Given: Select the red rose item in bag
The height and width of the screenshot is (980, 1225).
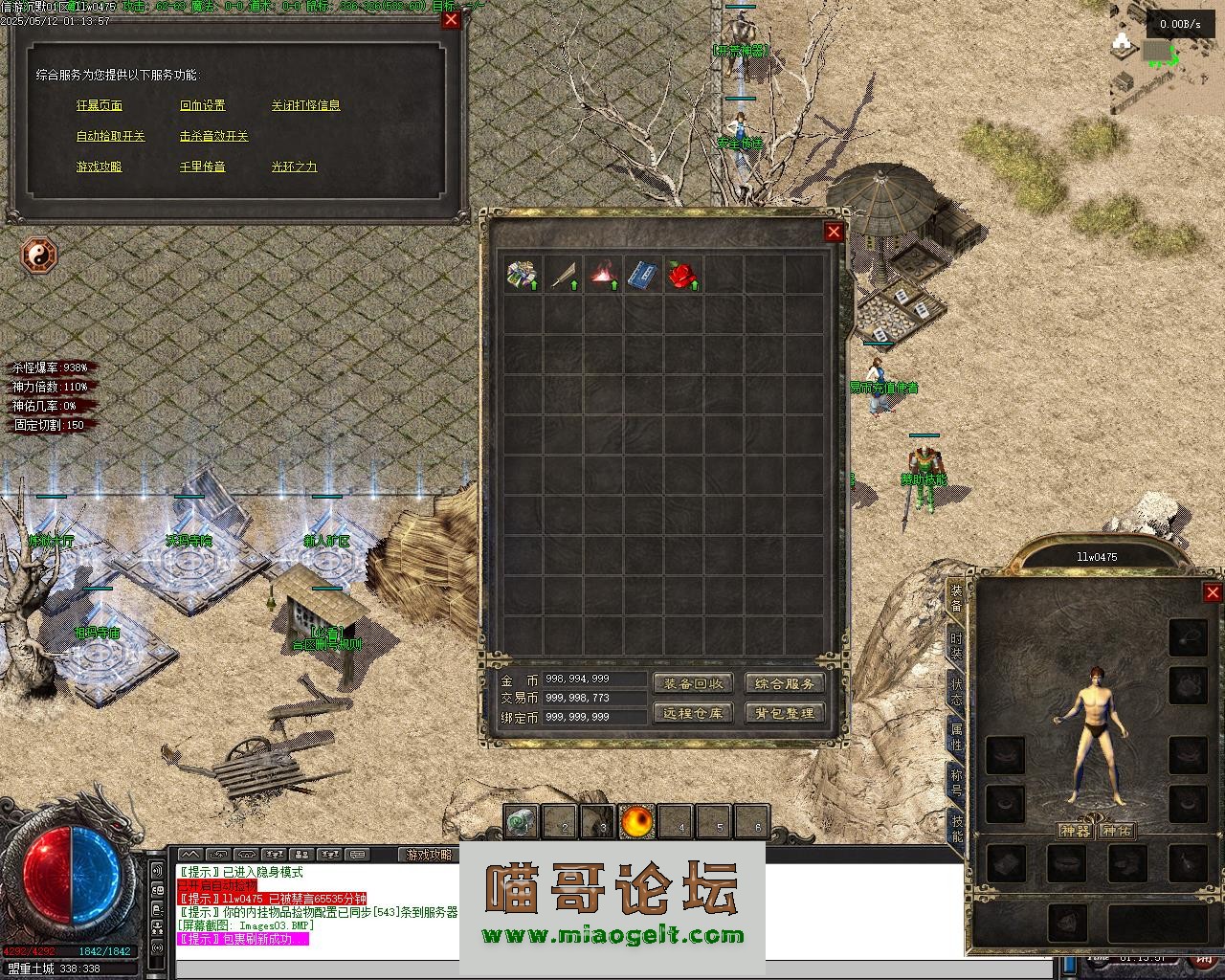Looking at the screenshot, I should (x=681, y=275).
